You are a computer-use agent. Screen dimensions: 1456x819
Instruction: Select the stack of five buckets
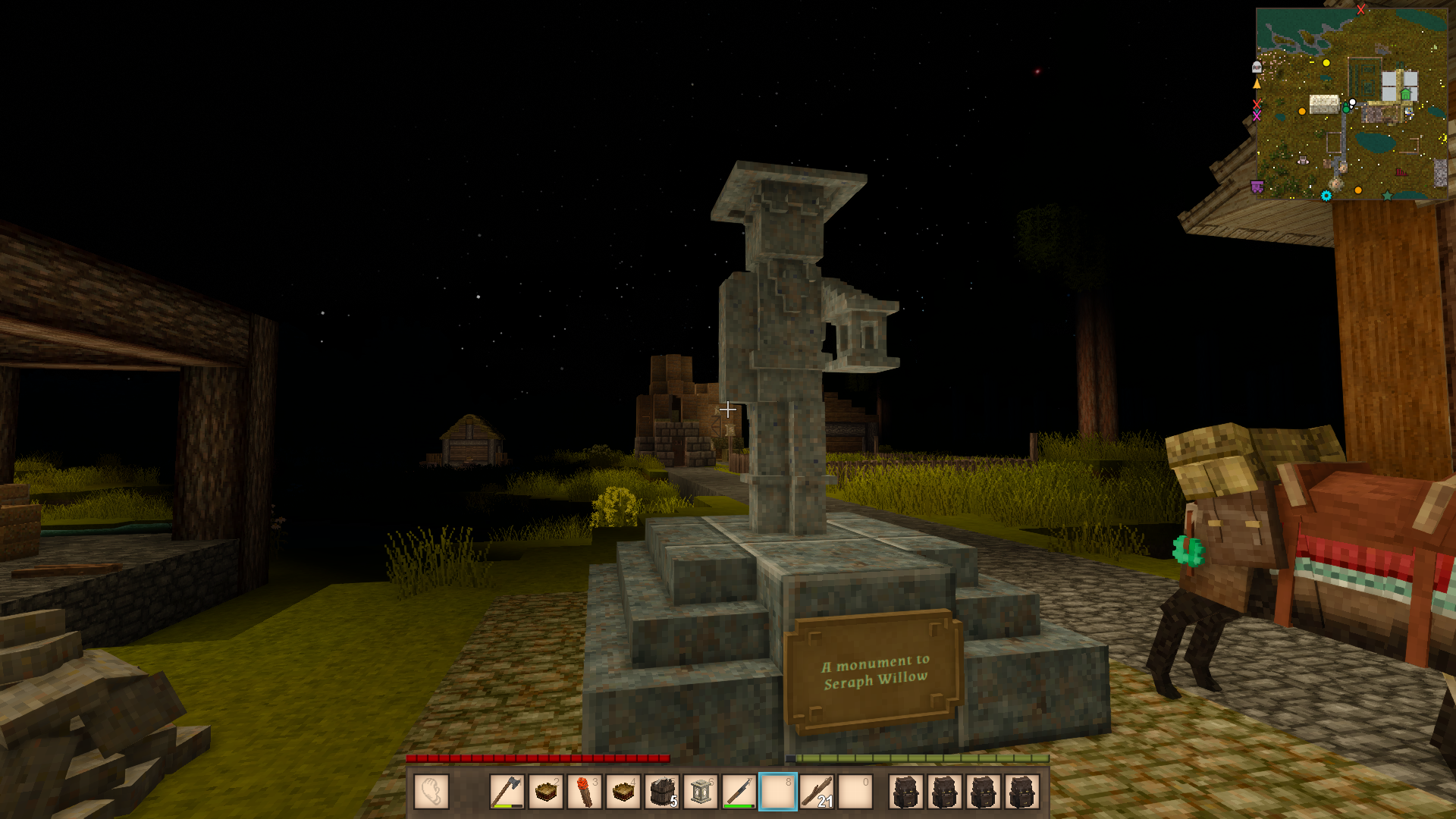click(663, 792)
